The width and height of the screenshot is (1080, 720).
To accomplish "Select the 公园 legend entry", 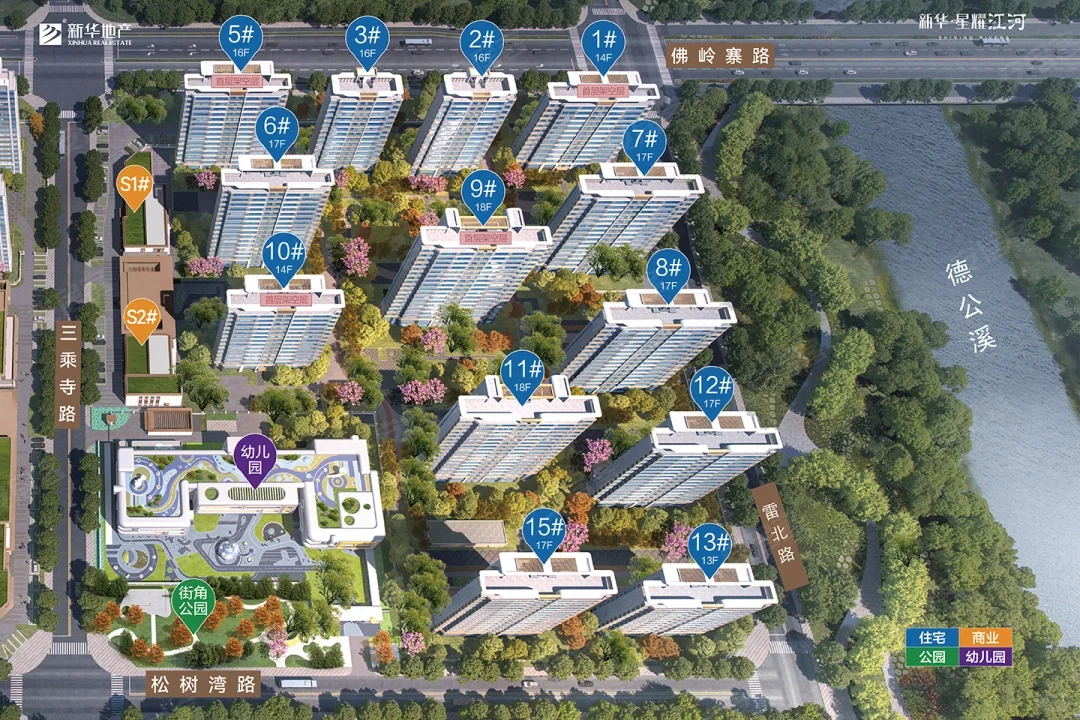I will tap(932, 657).
